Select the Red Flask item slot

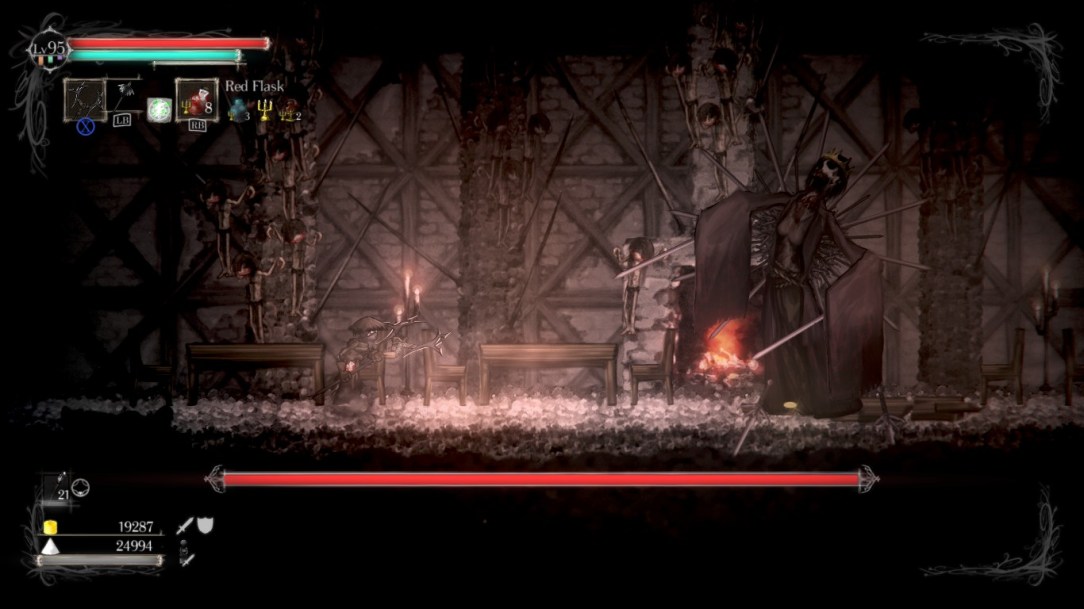pos(196,100)
